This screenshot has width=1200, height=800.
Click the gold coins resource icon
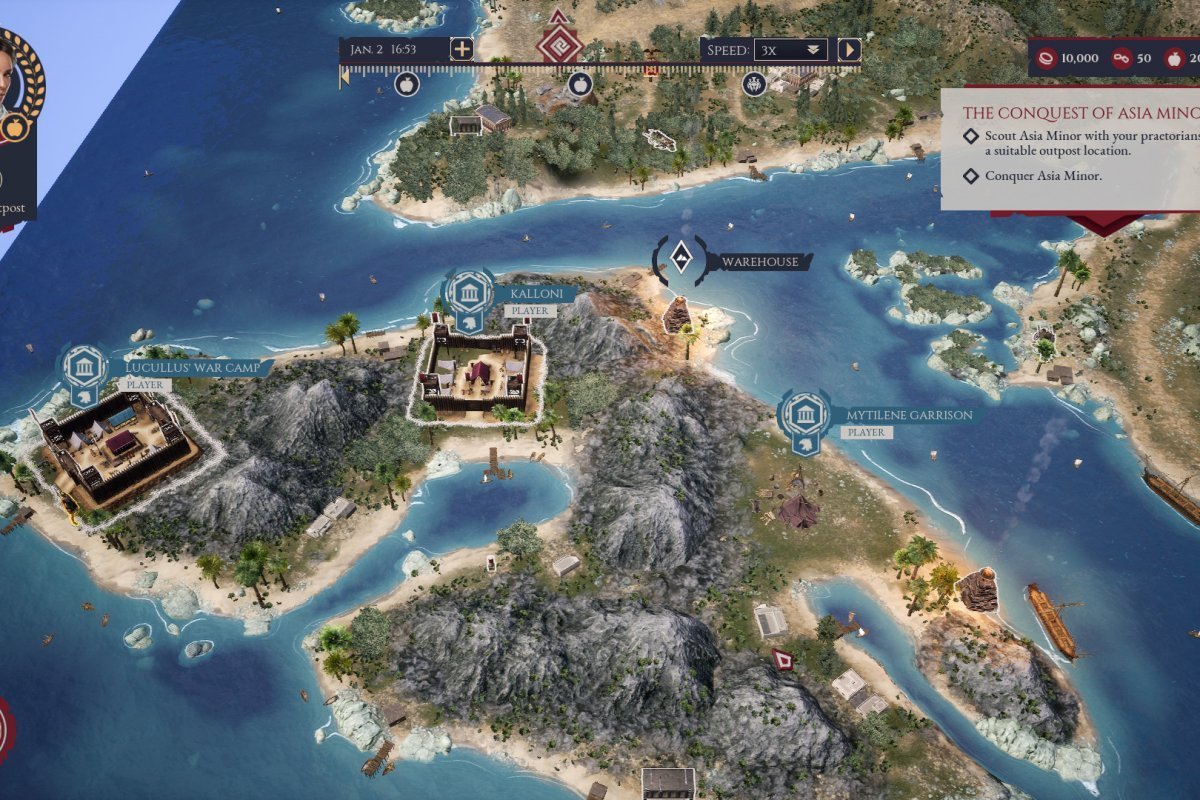tap(1047, 58)
